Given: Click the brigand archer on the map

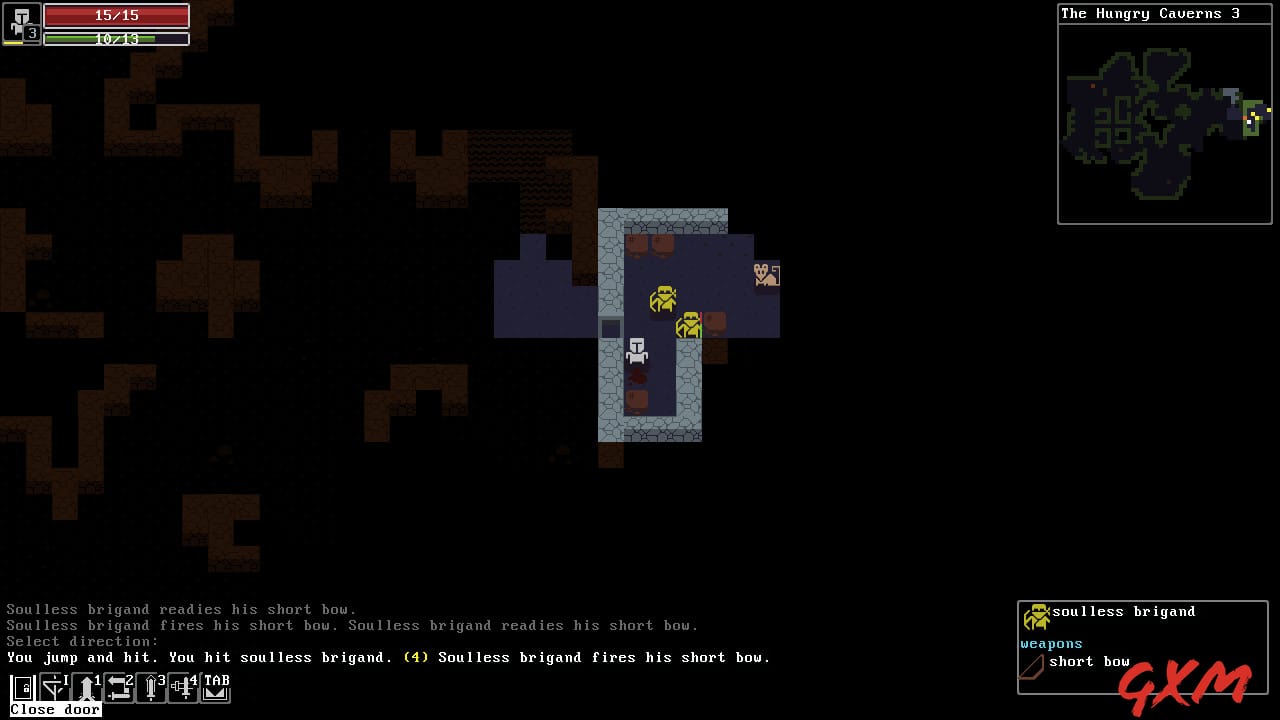Looking at the screenshot, I should (x=766, y=275).
